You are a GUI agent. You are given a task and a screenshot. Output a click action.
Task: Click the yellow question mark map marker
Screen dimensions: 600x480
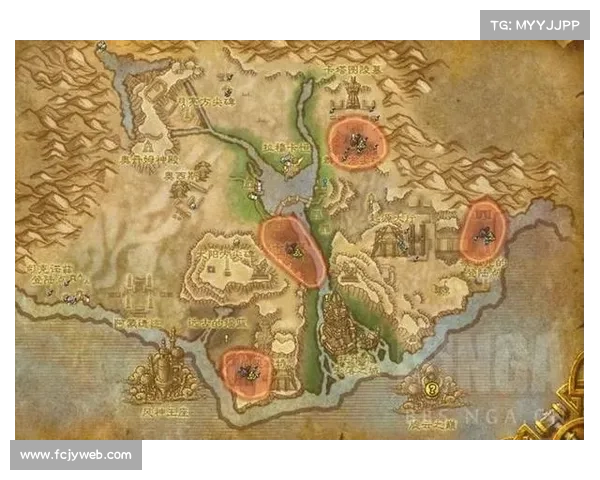pyautogui.click(x=432, y=389)
